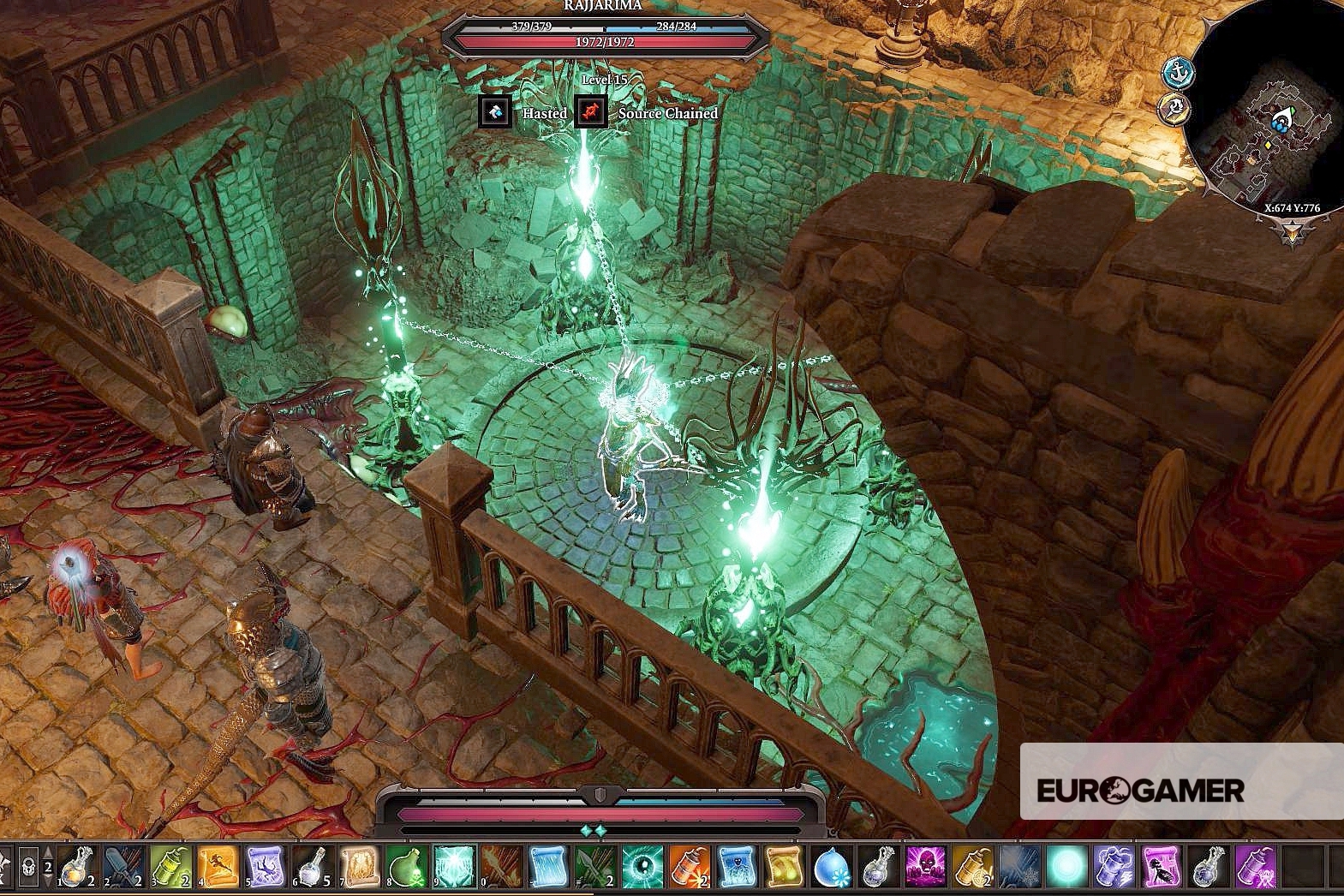This screenshot has height=896, width=1344.
Task: Toggle the hotbar padlock lock
Action: coord(28,867)
